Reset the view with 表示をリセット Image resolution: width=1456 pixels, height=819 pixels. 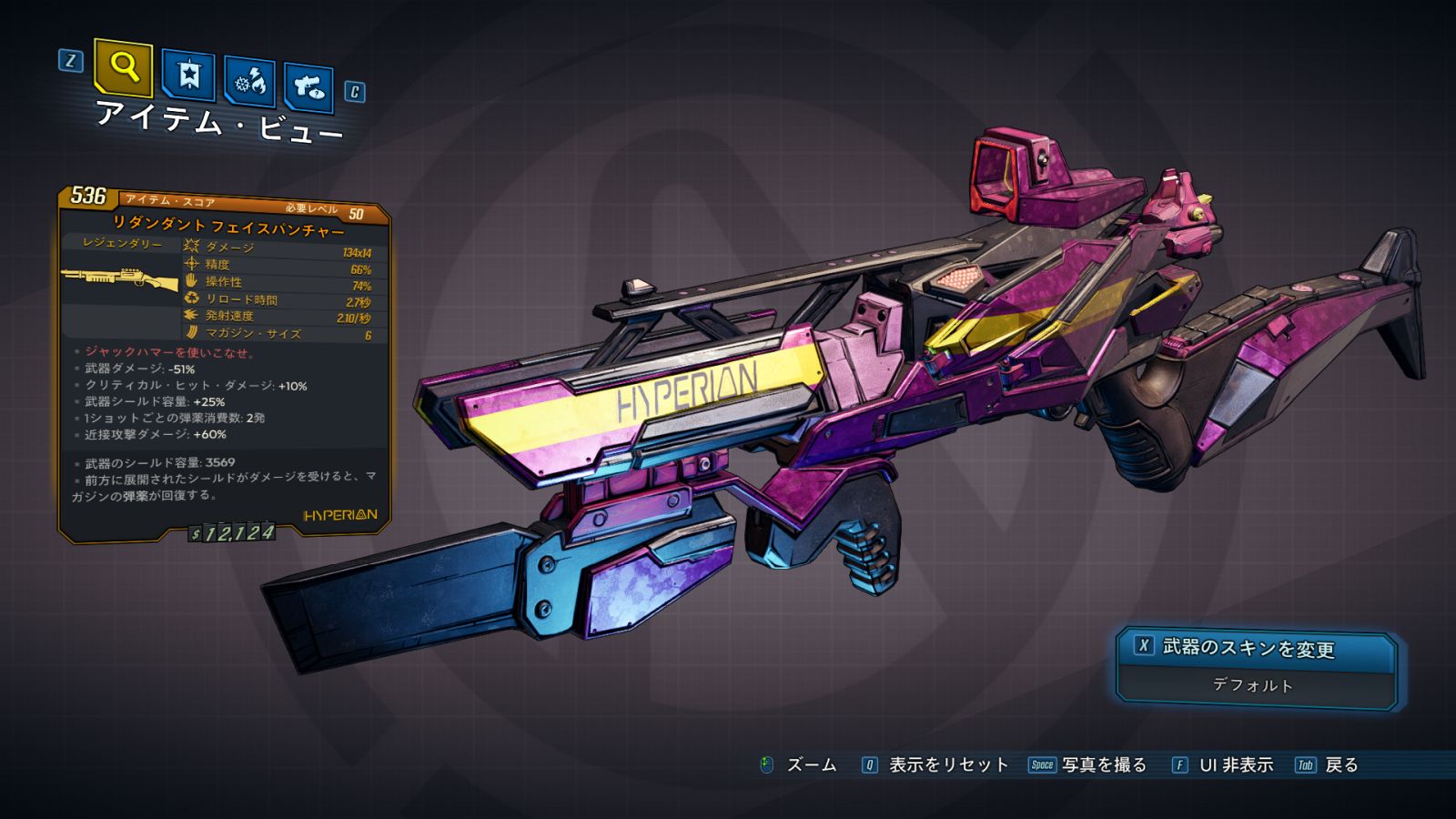click(x=947, y=765)
